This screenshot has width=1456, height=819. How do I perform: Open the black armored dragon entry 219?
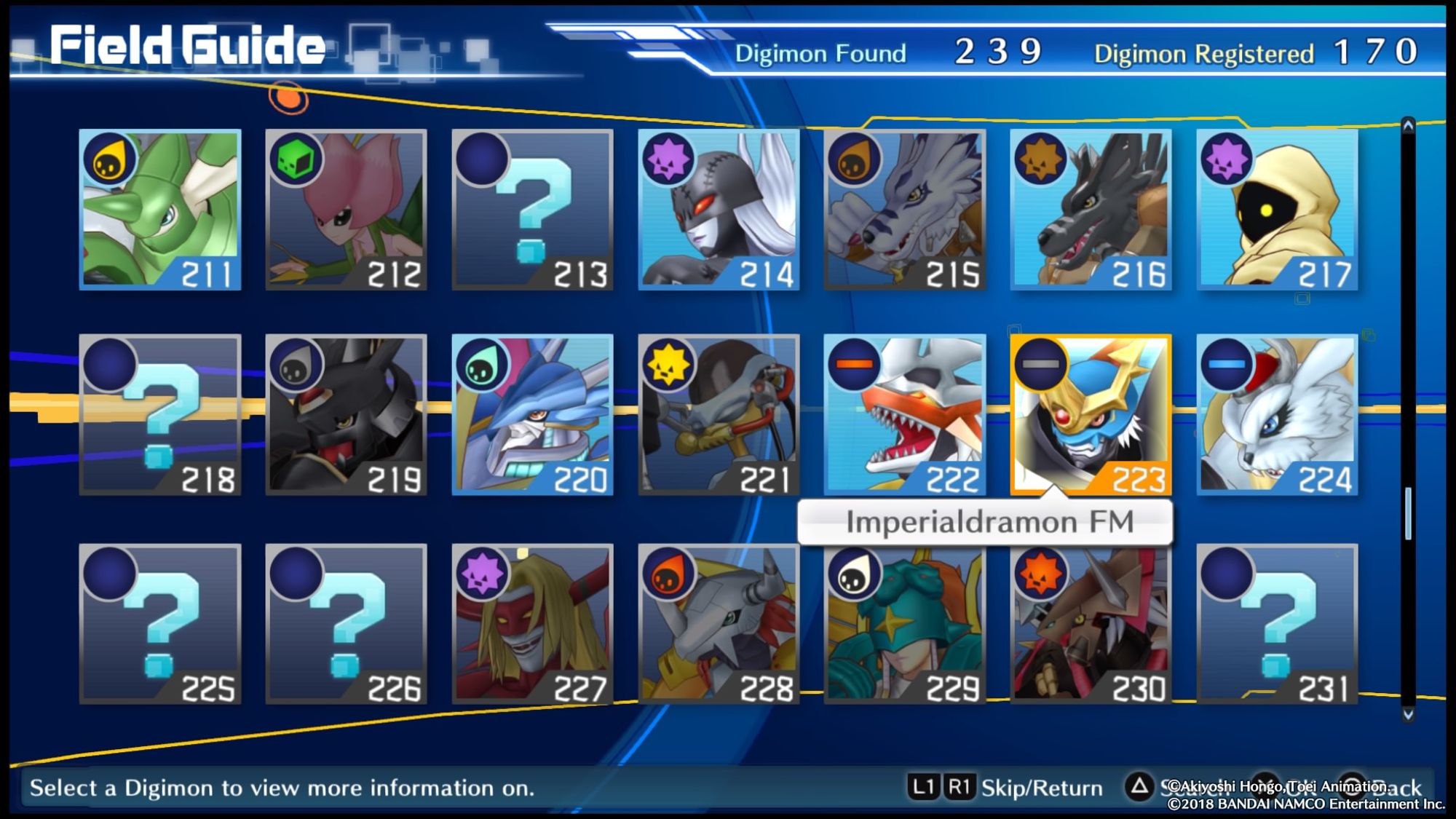pos(347,415)
